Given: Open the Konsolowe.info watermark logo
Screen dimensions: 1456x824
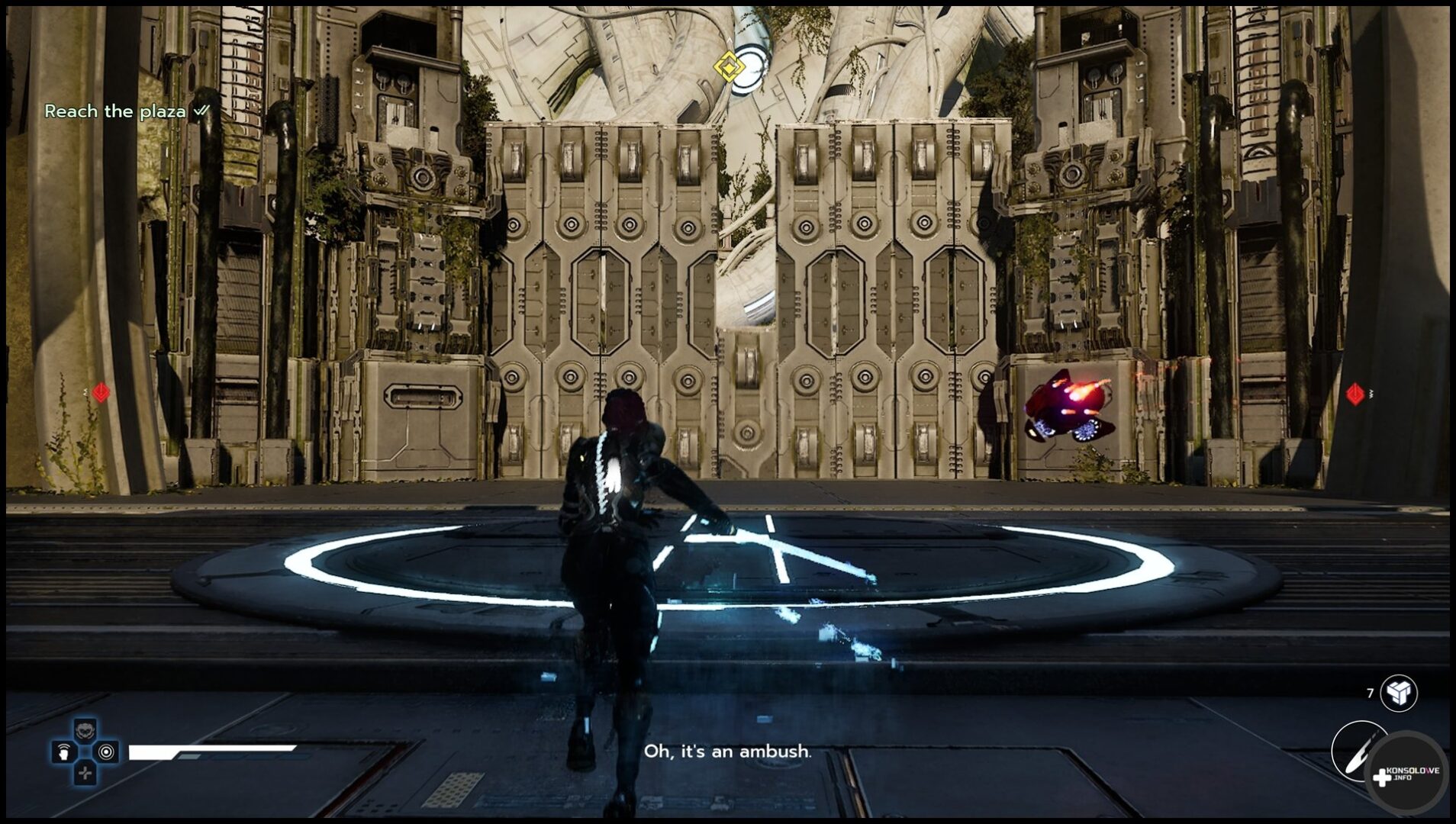Looking at the screenshot, I should pos(1406,774).
